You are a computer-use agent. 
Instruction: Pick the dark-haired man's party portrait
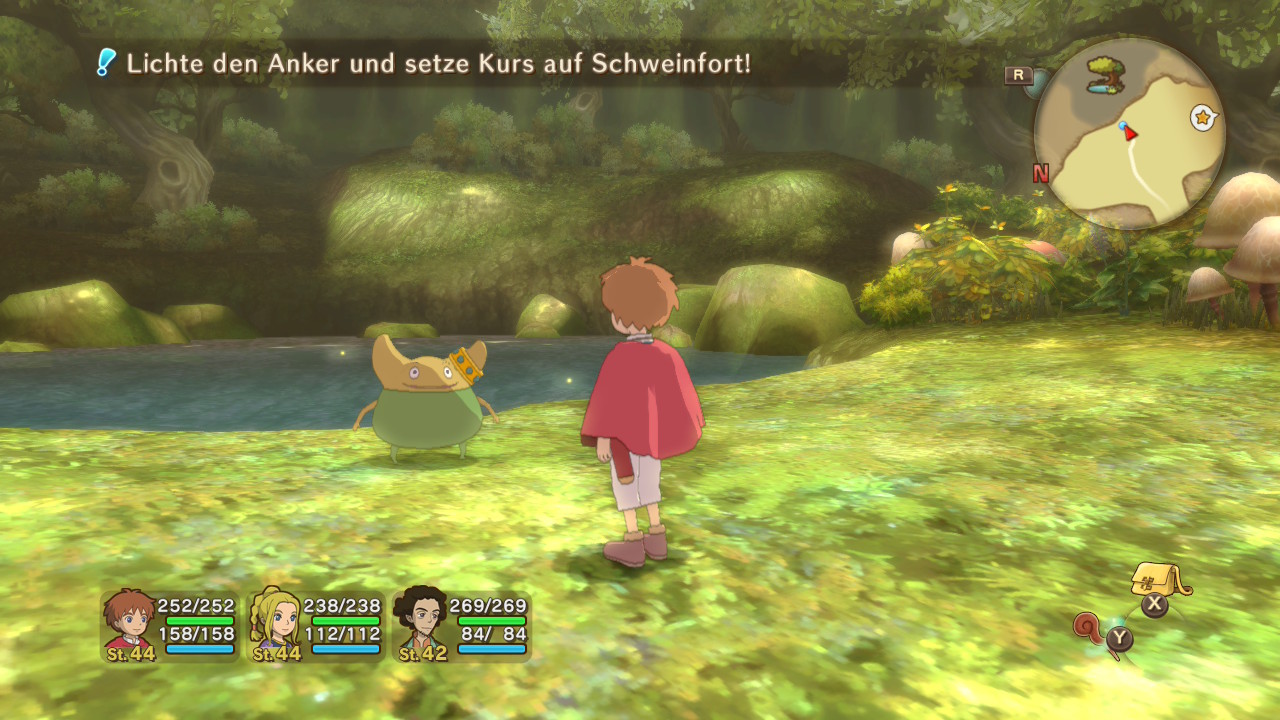[x=422, y=622]
